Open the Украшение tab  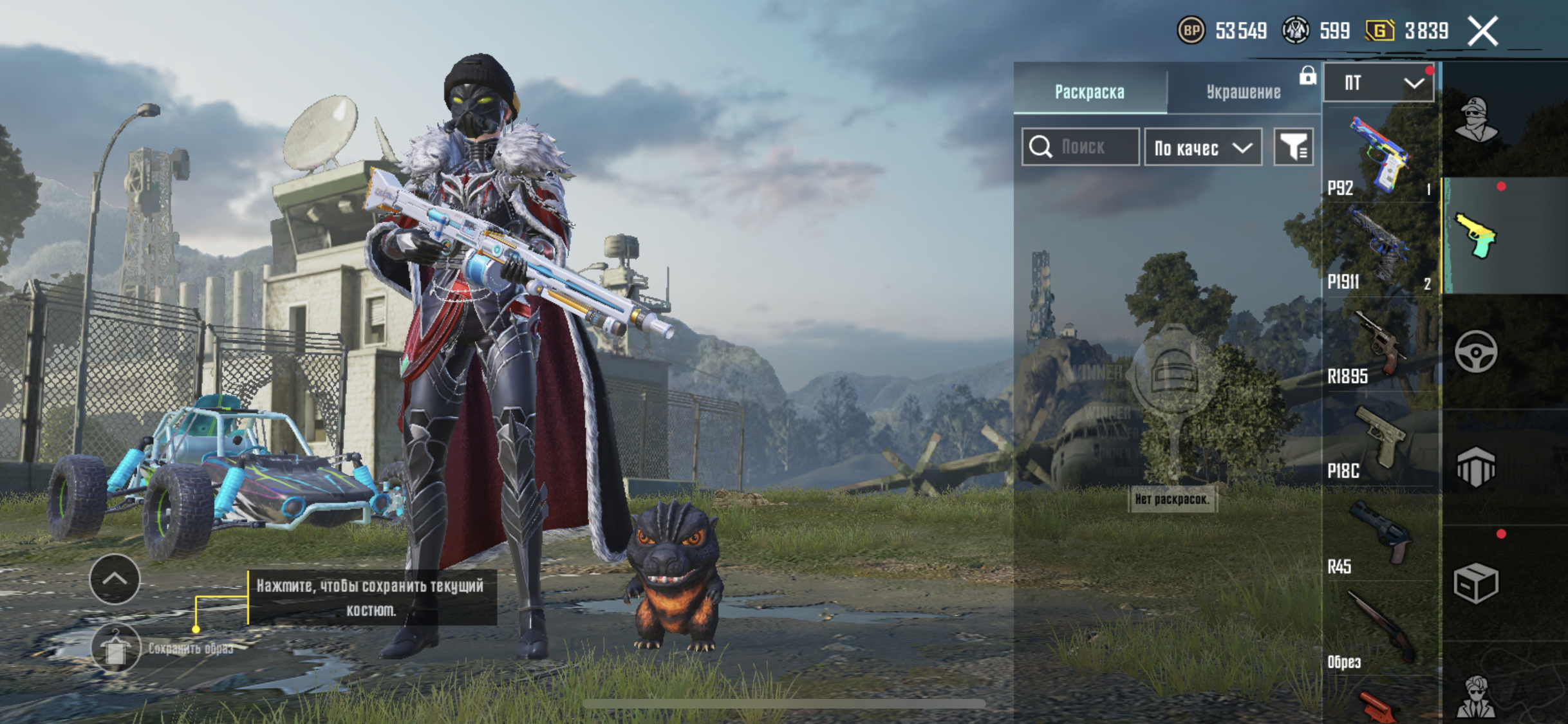coord(1243,92)
